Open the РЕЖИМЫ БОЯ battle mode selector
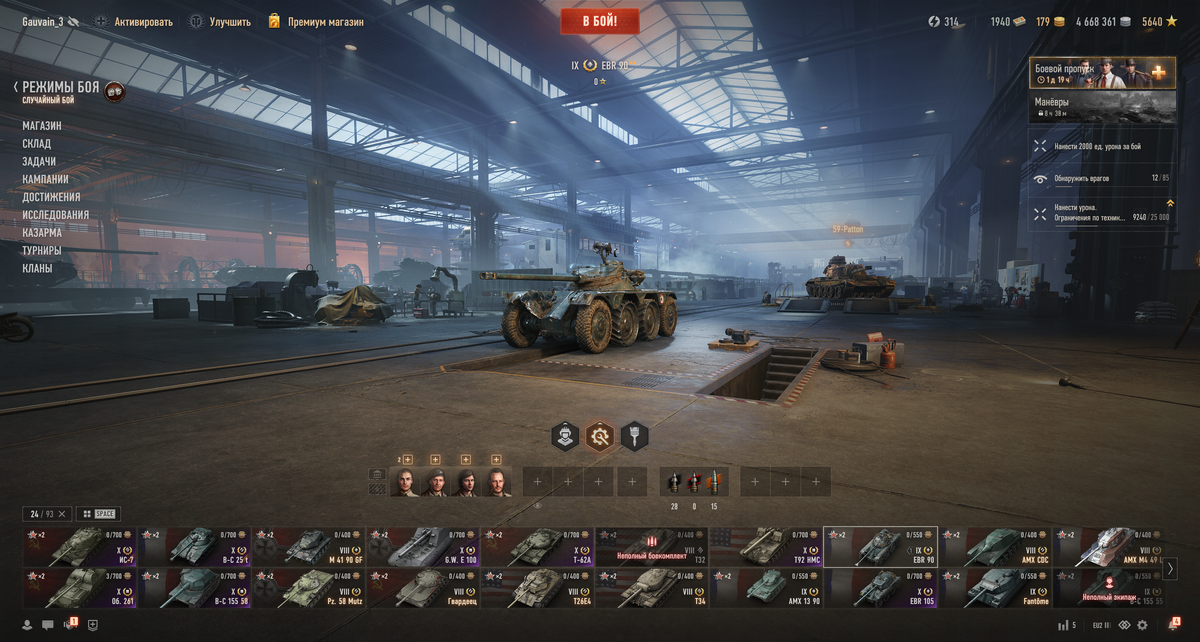Viewport: 1200px width, 642px height. point(61,88)
